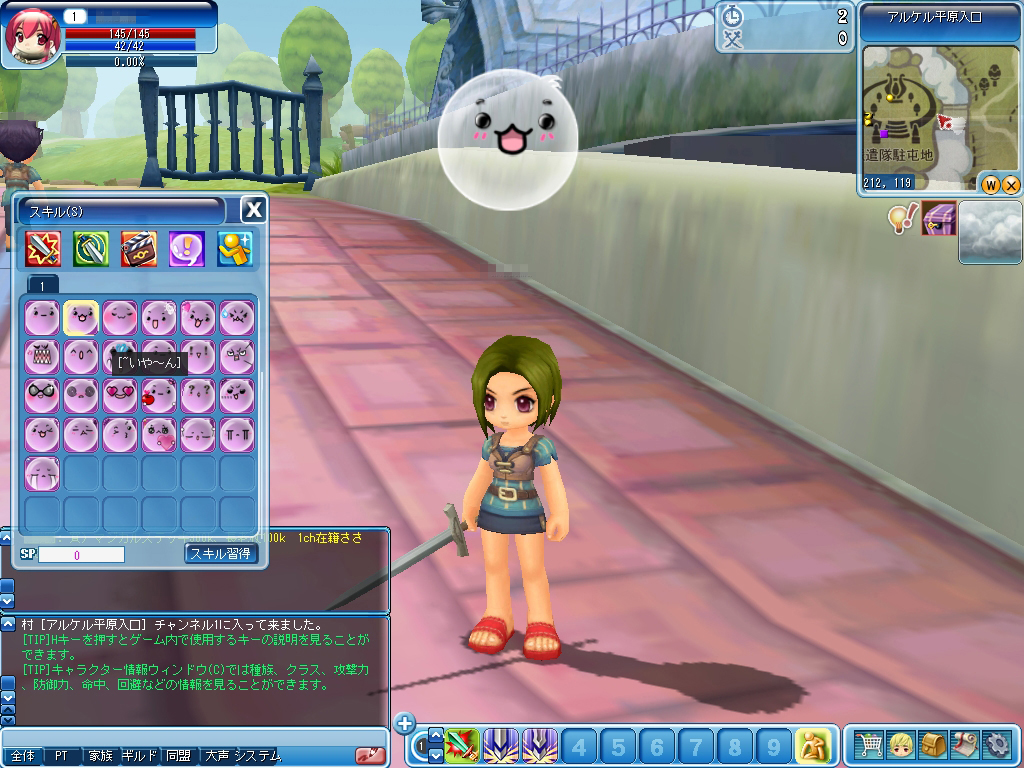
Task: Select the sunglasses face emote
Action: pos(42,395)
